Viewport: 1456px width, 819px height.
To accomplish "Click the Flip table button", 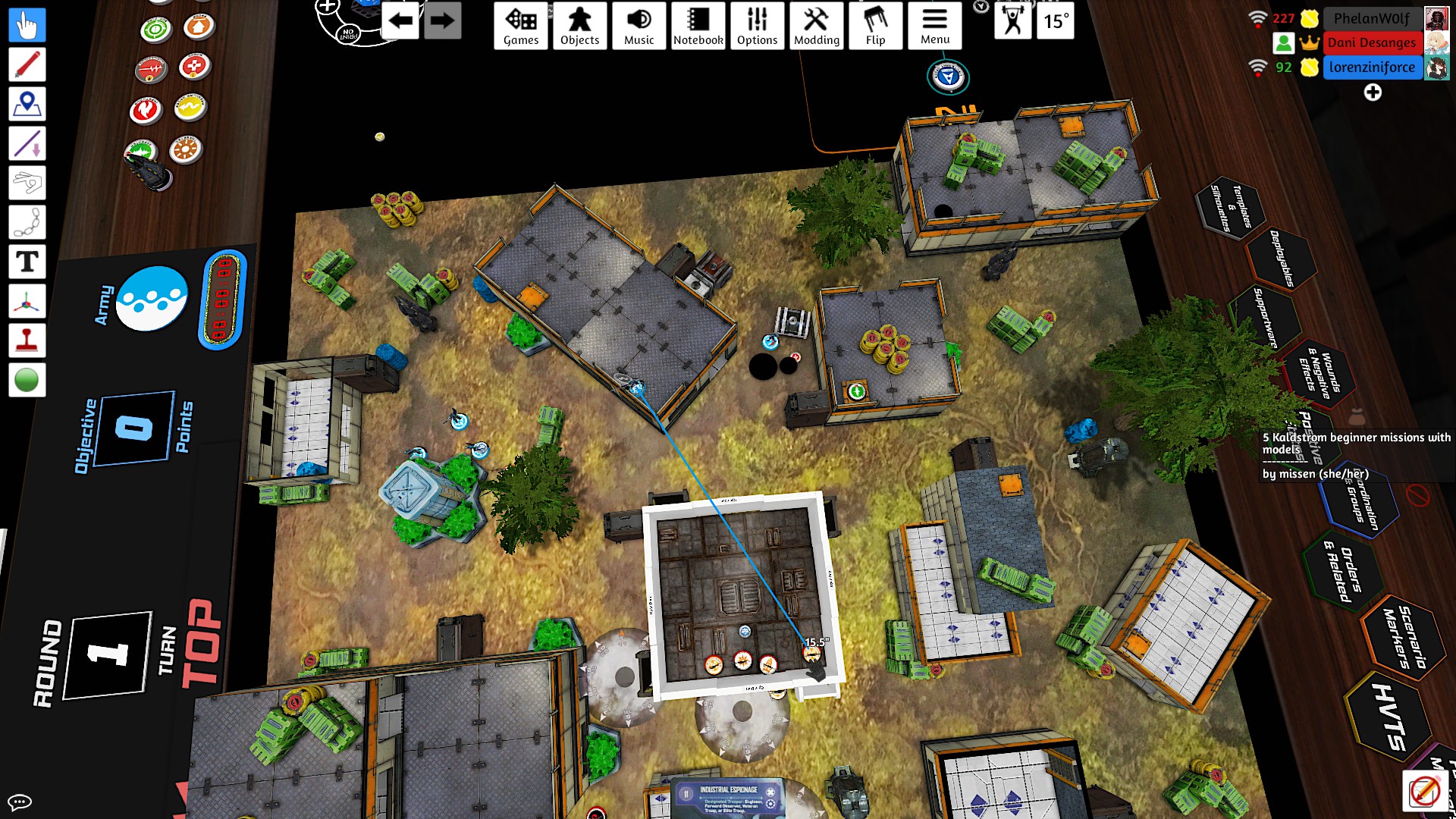I will point(875,26).
